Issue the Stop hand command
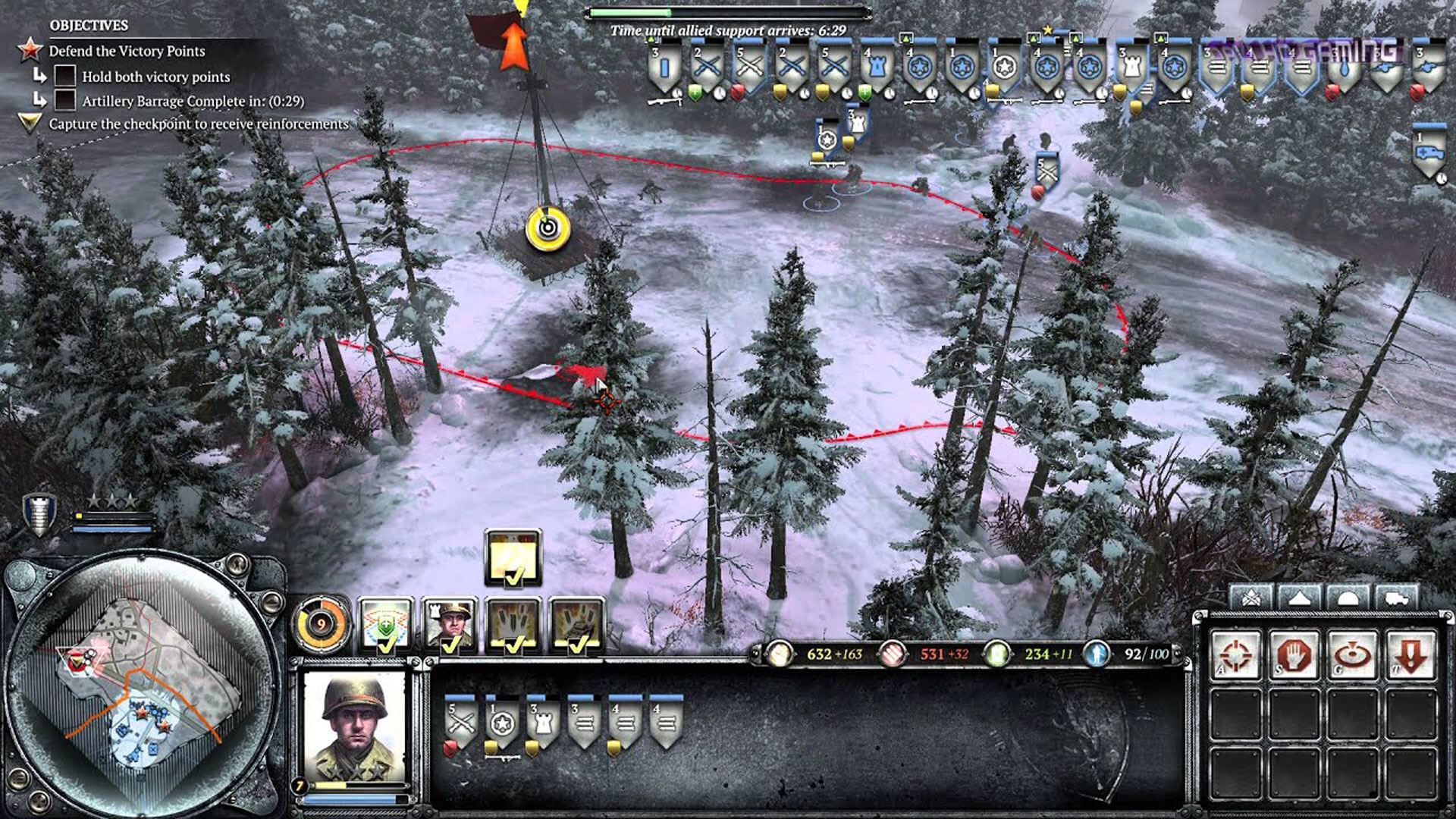This screenshot has height=819, width=1456. coord(1294,654)
